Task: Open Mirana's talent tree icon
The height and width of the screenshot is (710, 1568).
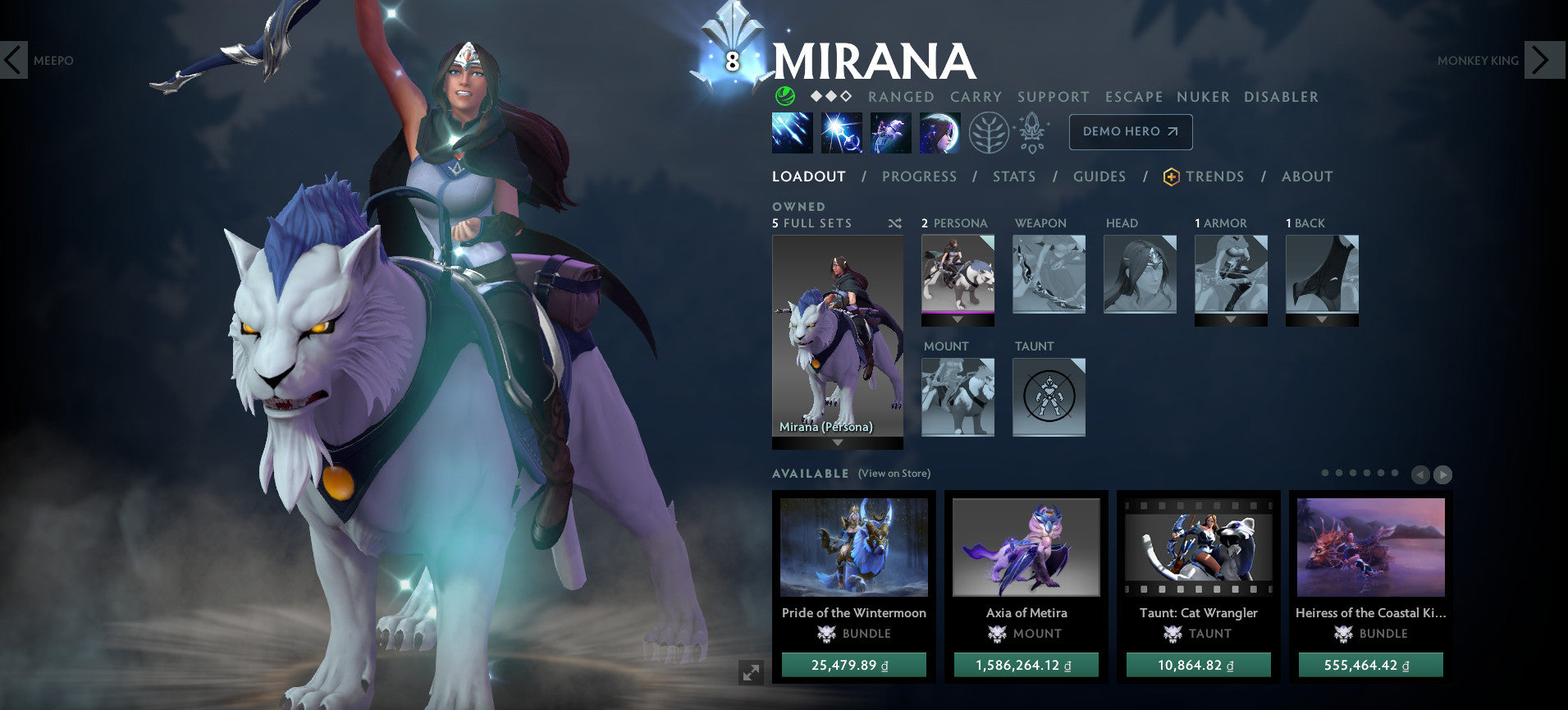Action: (991, 132)
